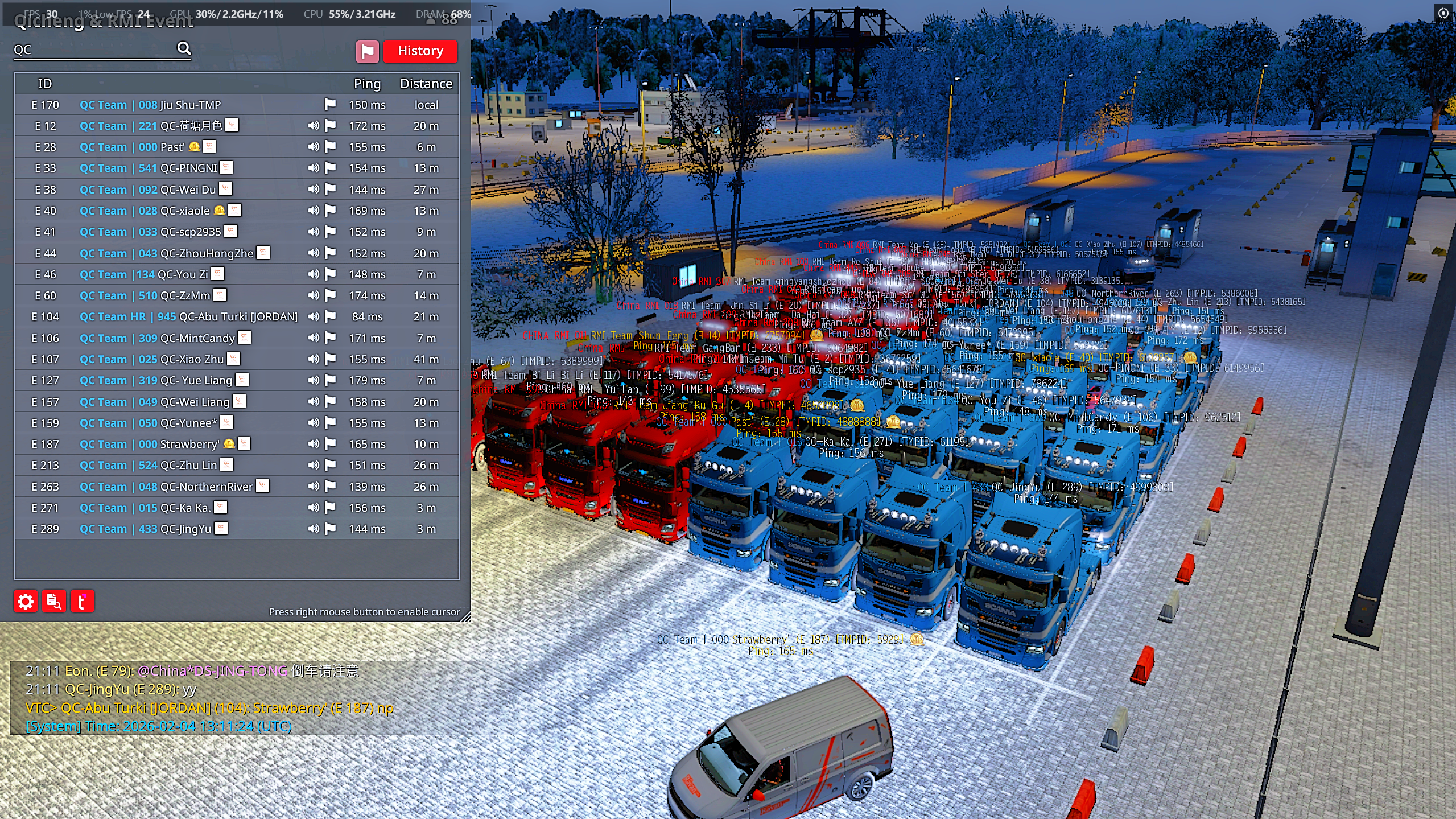Toggle speaker icon for QC-MintCandy
This screenshot has height=819, width=1456.
pyautogui.click(x=314, y=338)
